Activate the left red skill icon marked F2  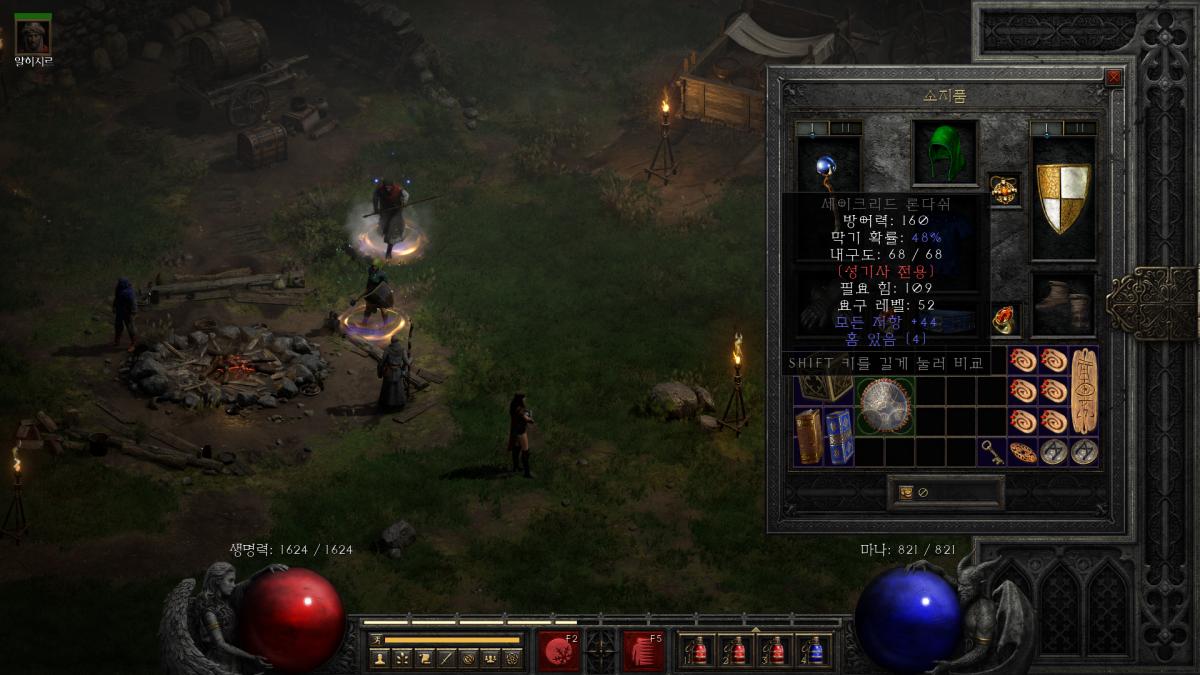[559, 650]
